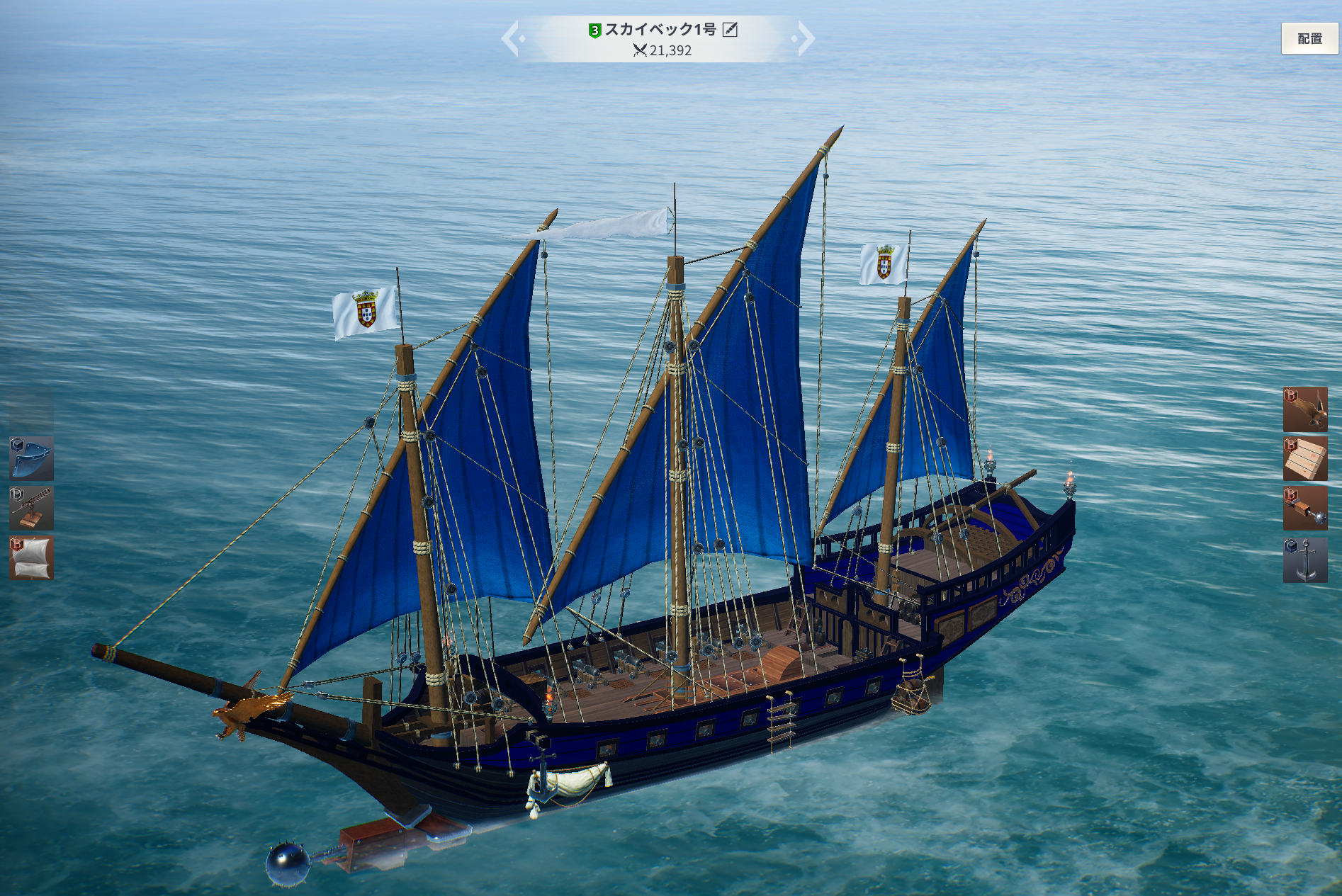Select the spiked ram equipment slot
Viewport: 1342px width, 896px height.
point(1304,508)
